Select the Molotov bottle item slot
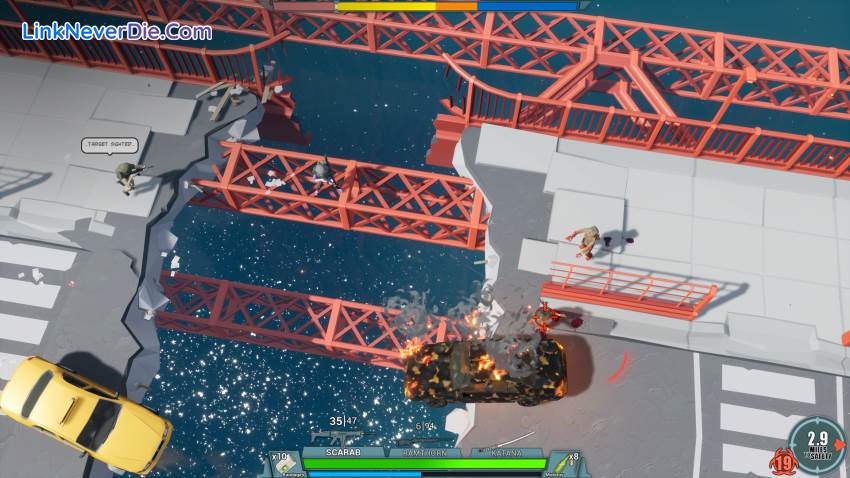Image resolution: width=850 pixels, height=478 pixels. [566, 463]
